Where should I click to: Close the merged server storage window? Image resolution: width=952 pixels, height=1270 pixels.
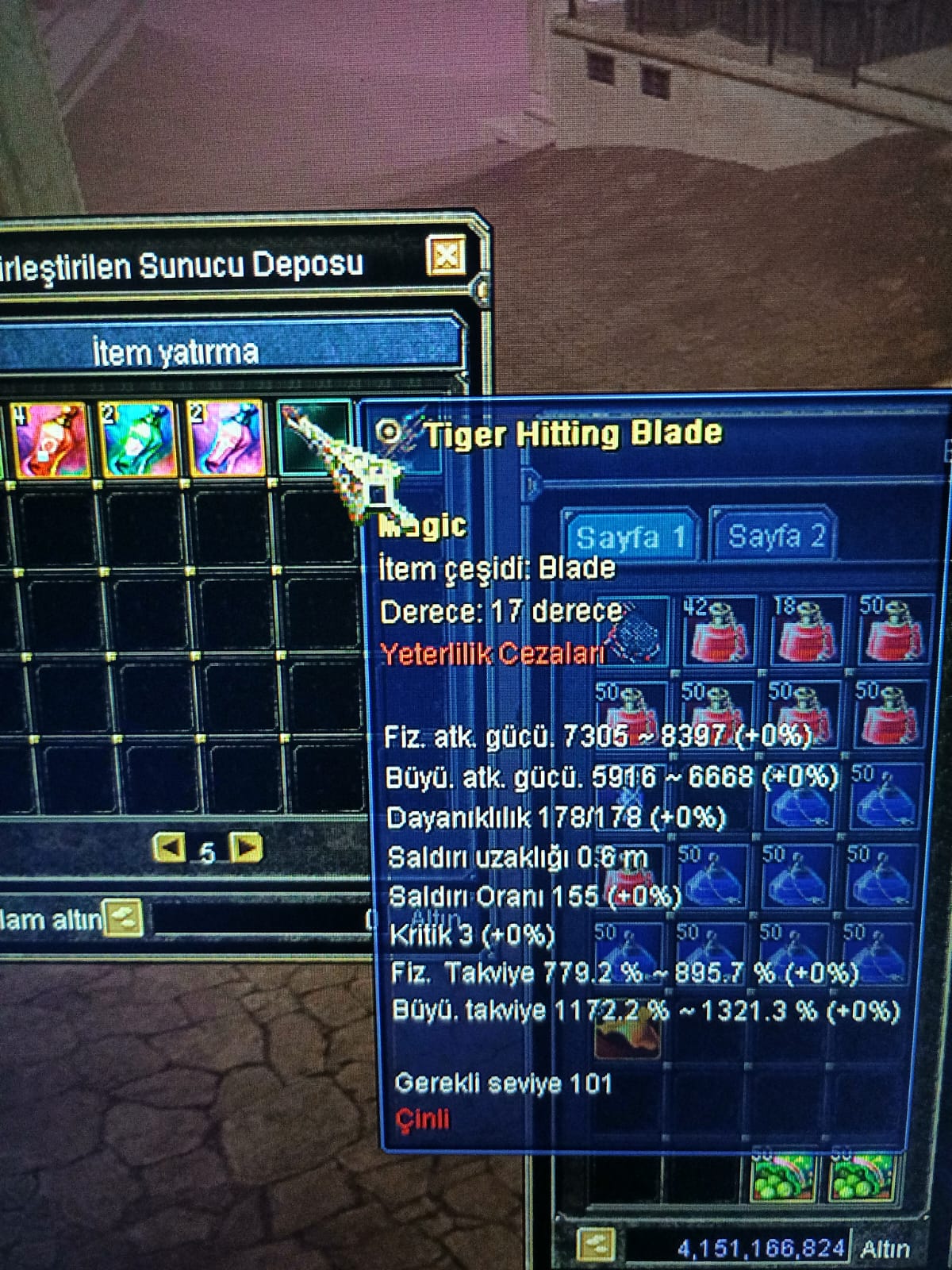(447, 256)
